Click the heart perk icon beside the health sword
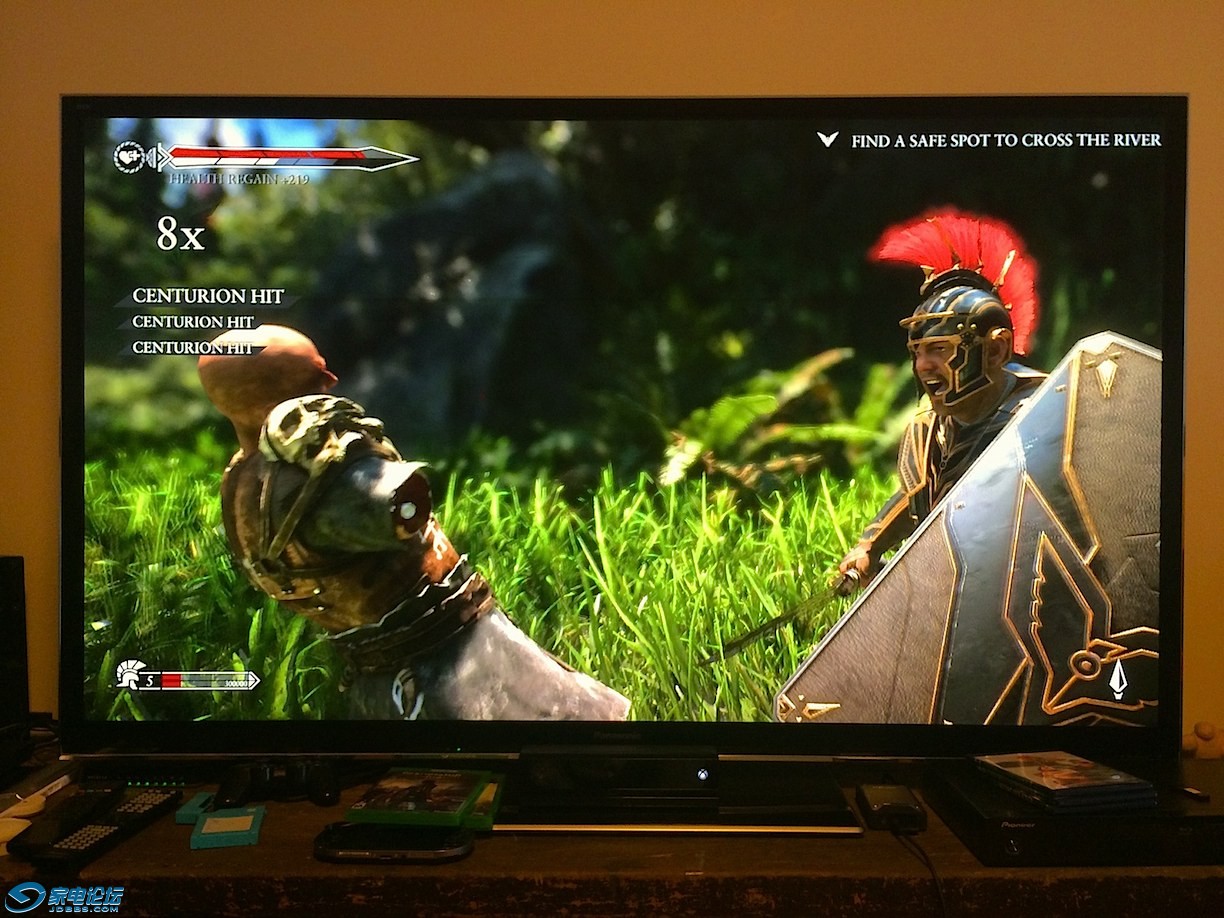The width and height of the screenshot is (1224, 918). point(128,157)
